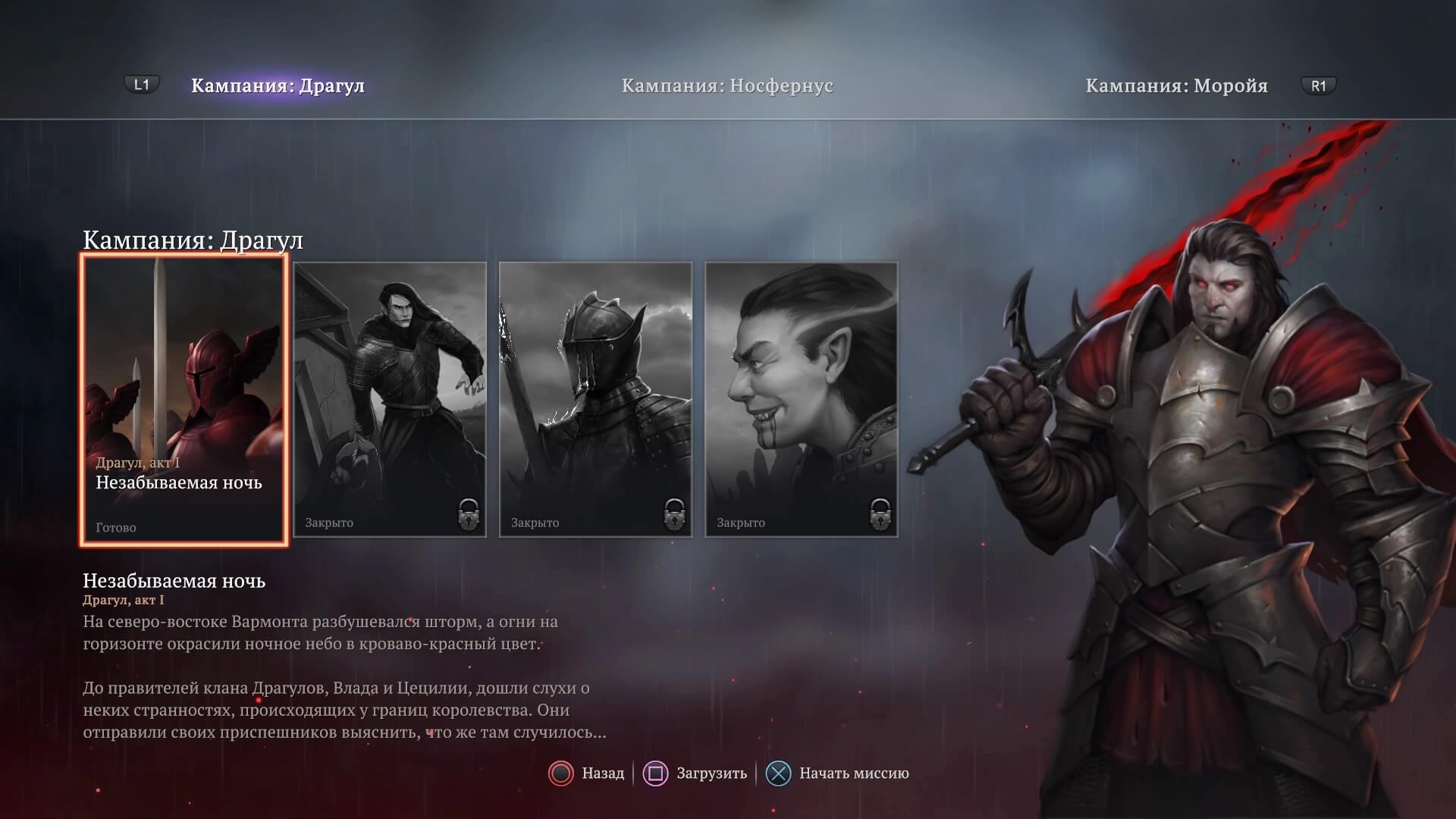Open the Загрузить load option
The height and width of the screenshot is (819, 1456).
[x=695, y=773]
